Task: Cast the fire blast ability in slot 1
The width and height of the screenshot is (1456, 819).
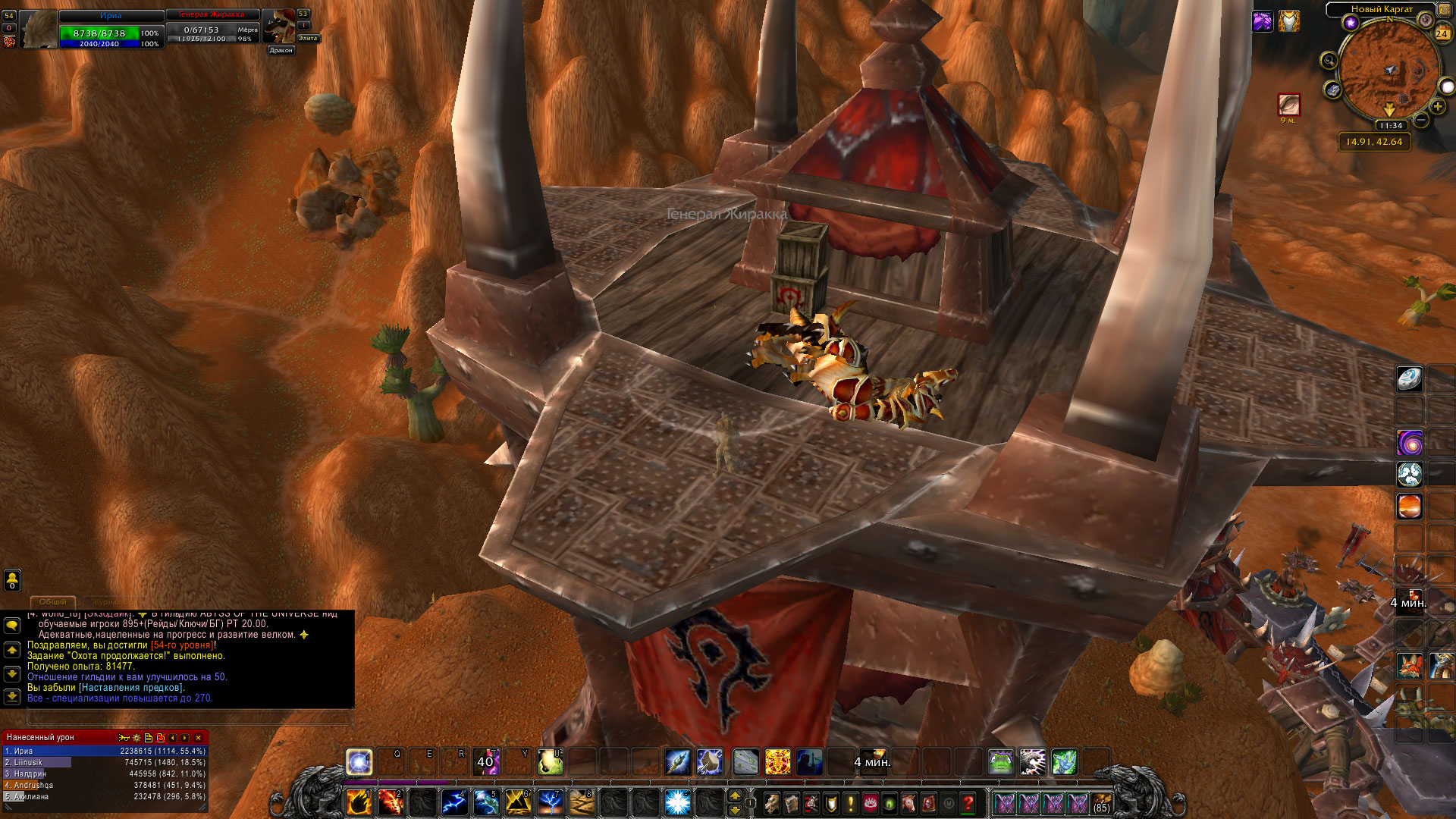Action: pos(359,802)
